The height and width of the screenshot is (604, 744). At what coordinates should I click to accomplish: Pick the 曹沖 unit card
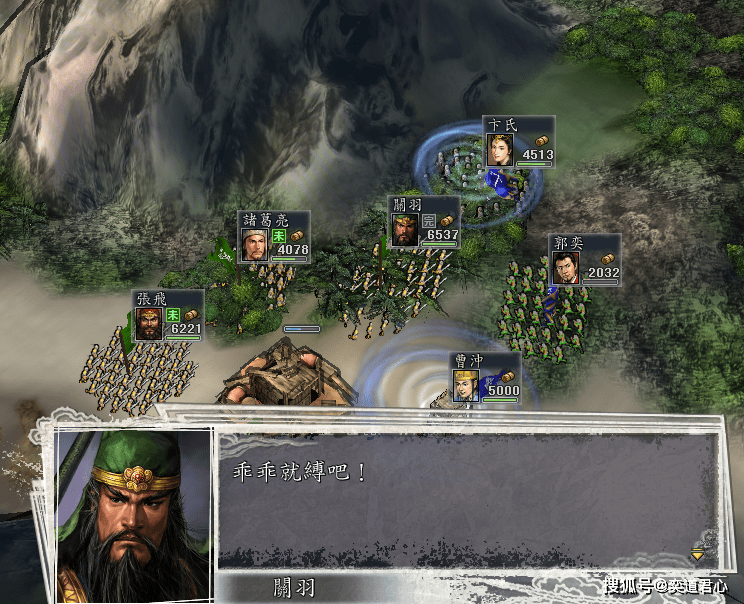tap(485, 377)
